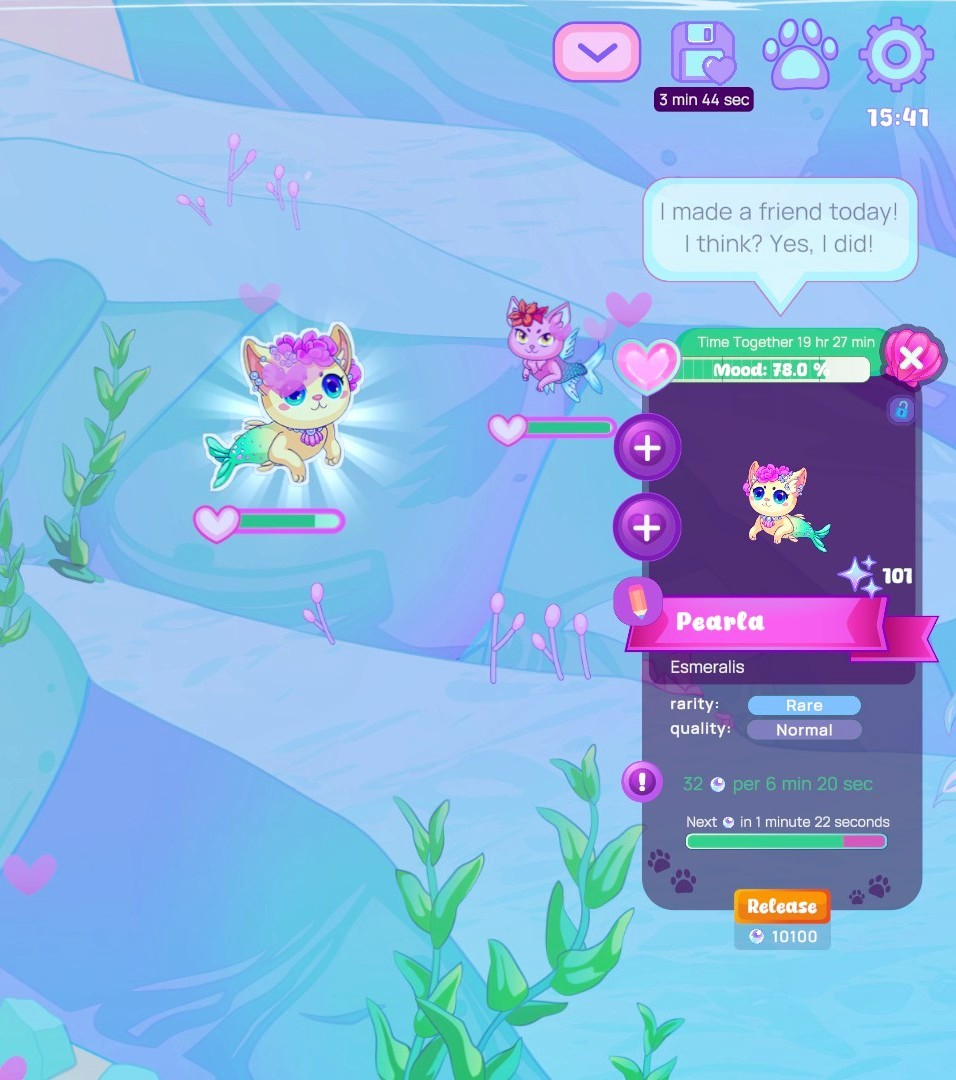This screenshot has height=1080, width=956.
Task: Toggle the blue padlock on Pearla's card
Action: pyautogui.click(x=901, y=410)
